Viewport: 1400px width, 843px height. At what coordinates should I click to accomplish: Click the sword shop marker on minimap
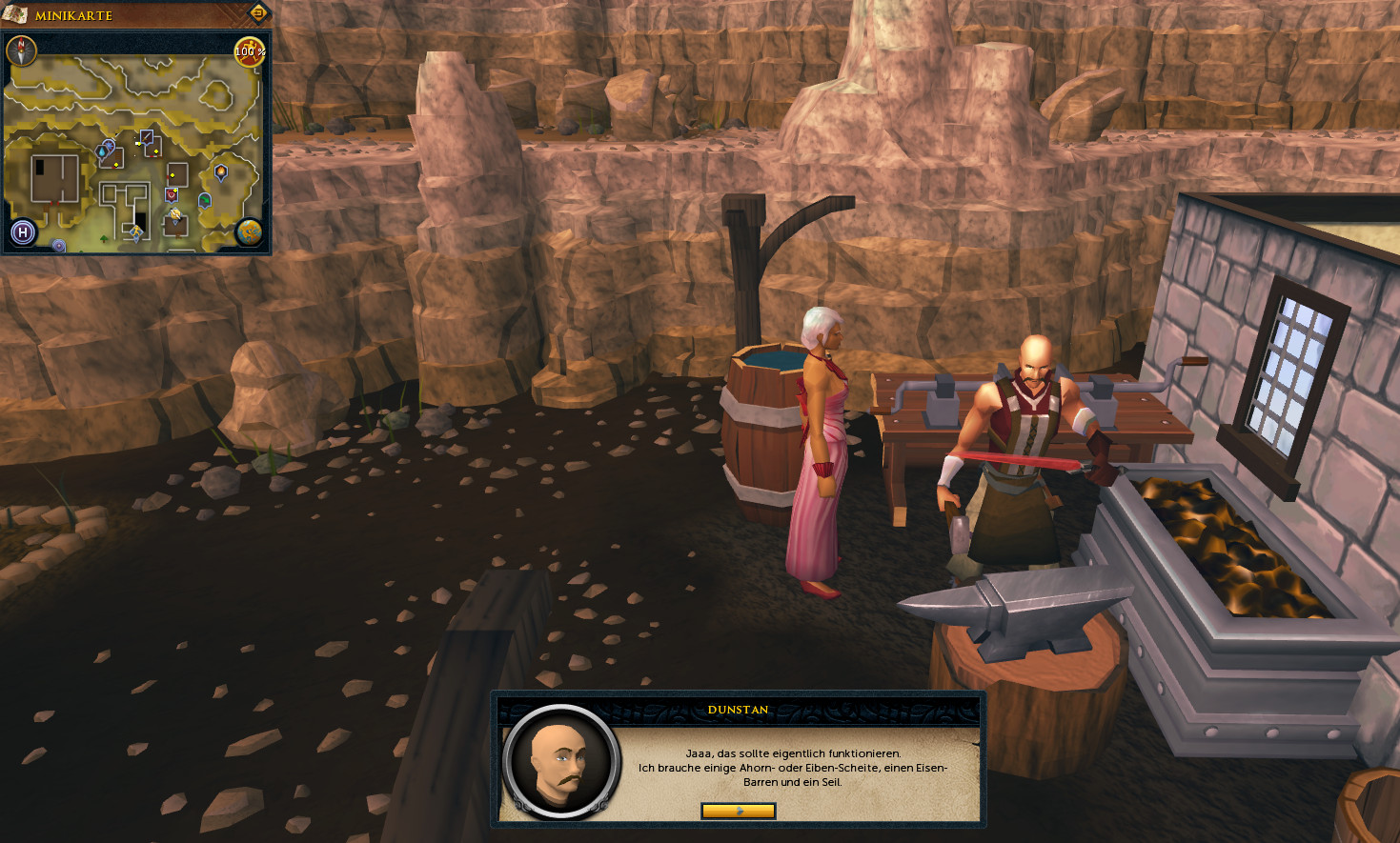(x=147, y=138)
